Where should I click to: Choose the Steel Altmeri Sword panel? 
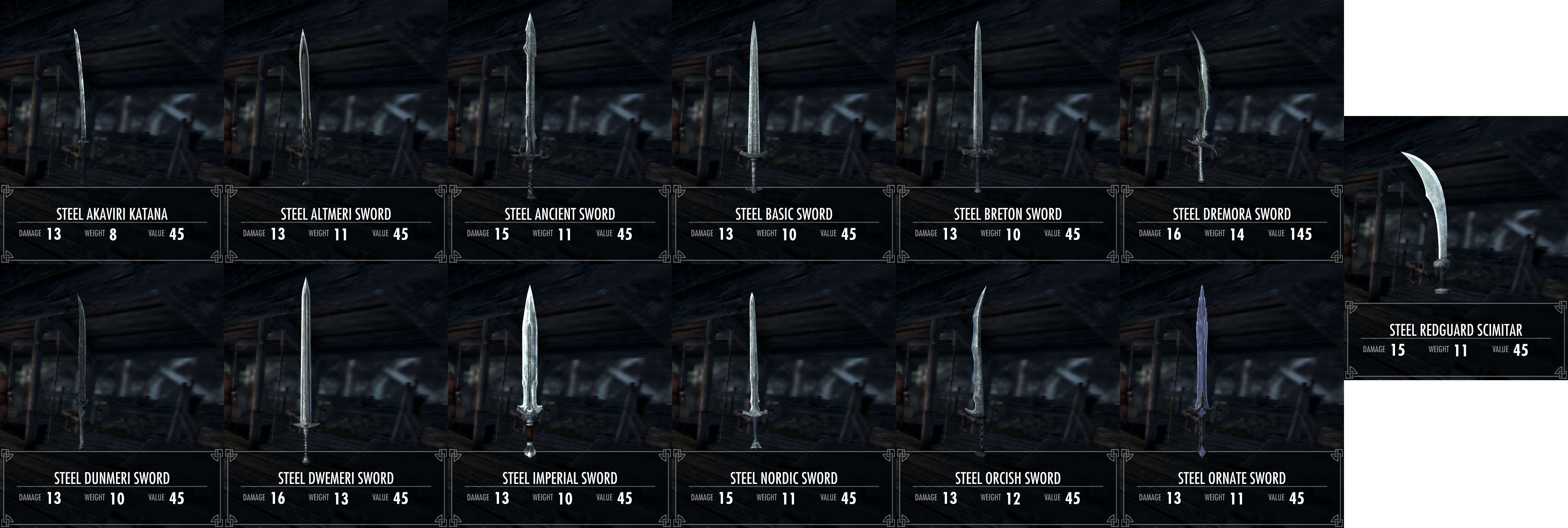tap(336, 131)
